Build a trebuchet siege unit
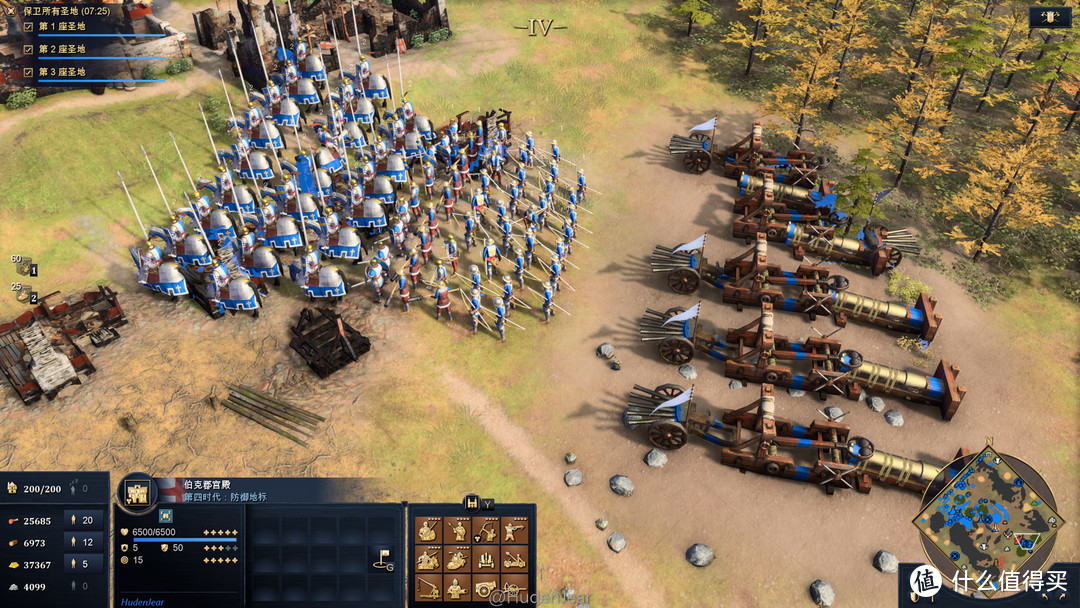 click(x=428, y=589)
